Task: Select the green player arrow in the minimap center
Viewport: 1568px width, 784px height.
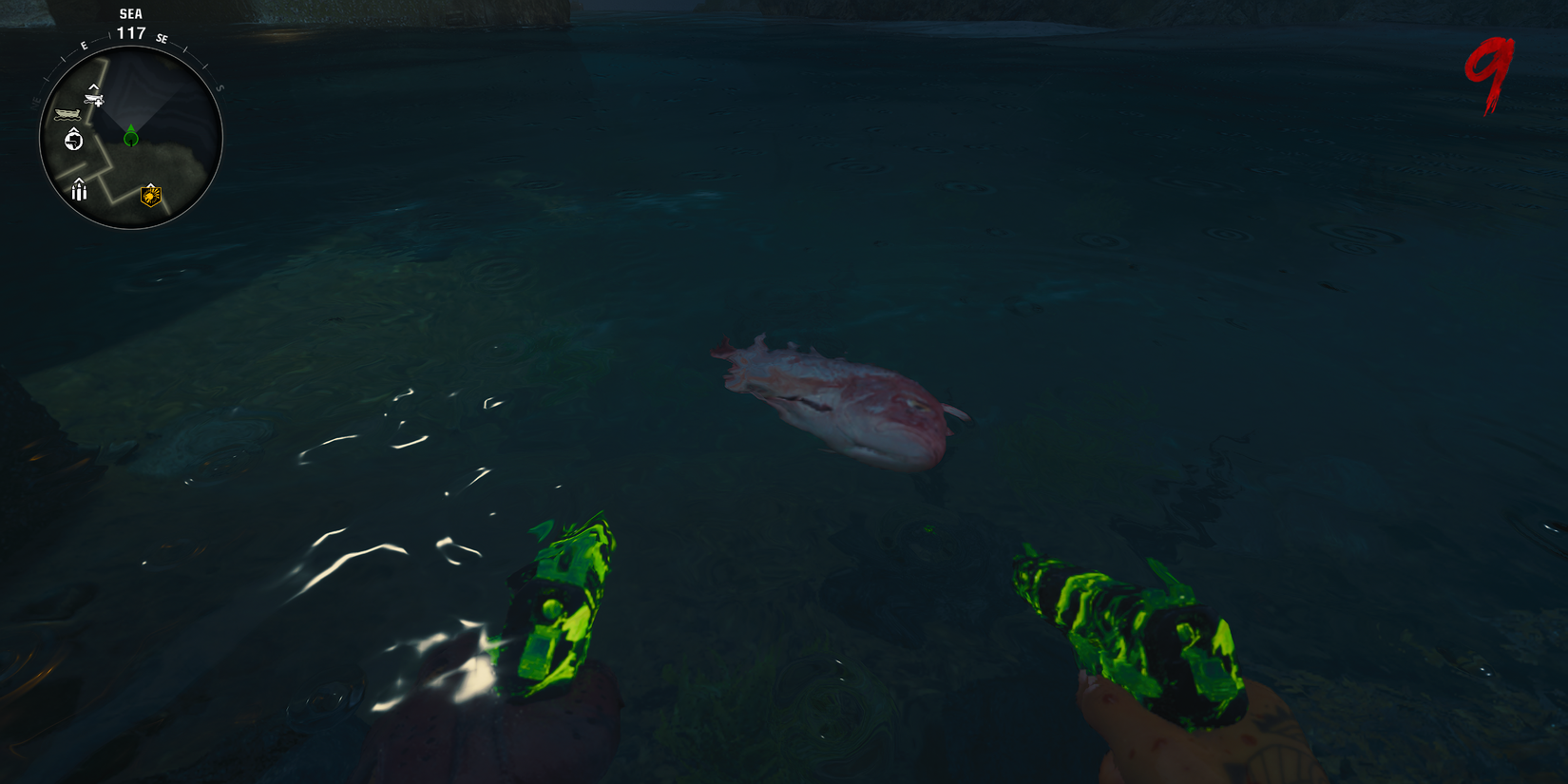Action: 130,137
